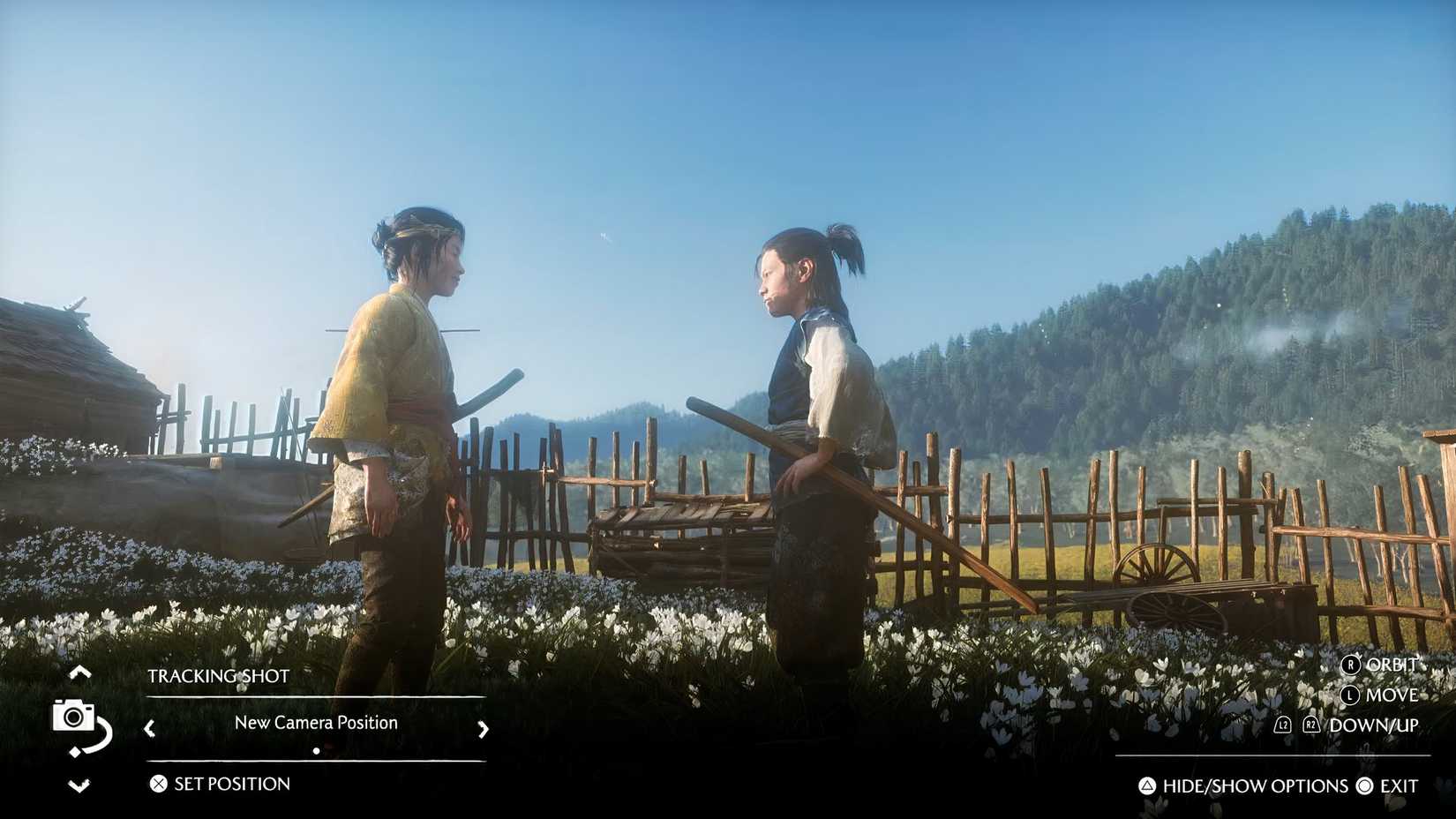
Task: Select the Tracking Shot header label
Action: [x=219, y=676]
